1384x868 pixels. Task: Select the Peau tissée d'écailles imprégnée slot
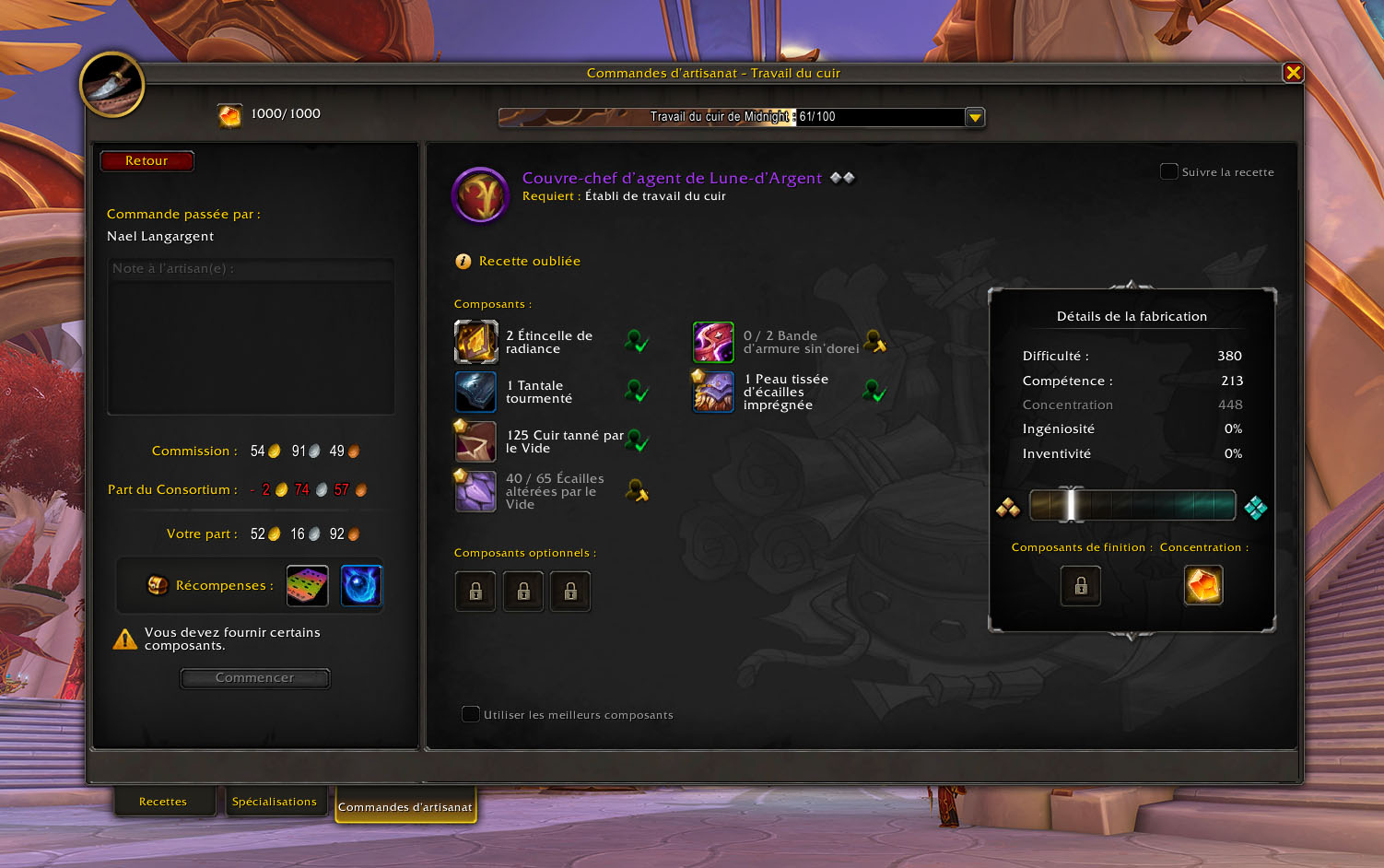[x=713, y=392]
